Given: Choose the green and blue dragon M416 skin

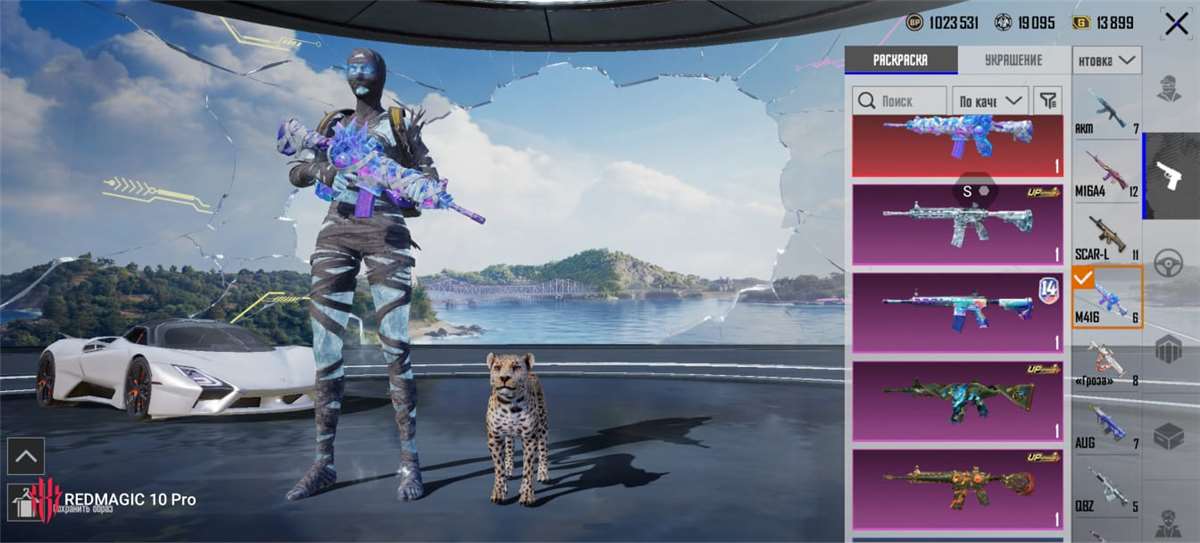Looking at the screenshot, I should click(x=957, y=400).
